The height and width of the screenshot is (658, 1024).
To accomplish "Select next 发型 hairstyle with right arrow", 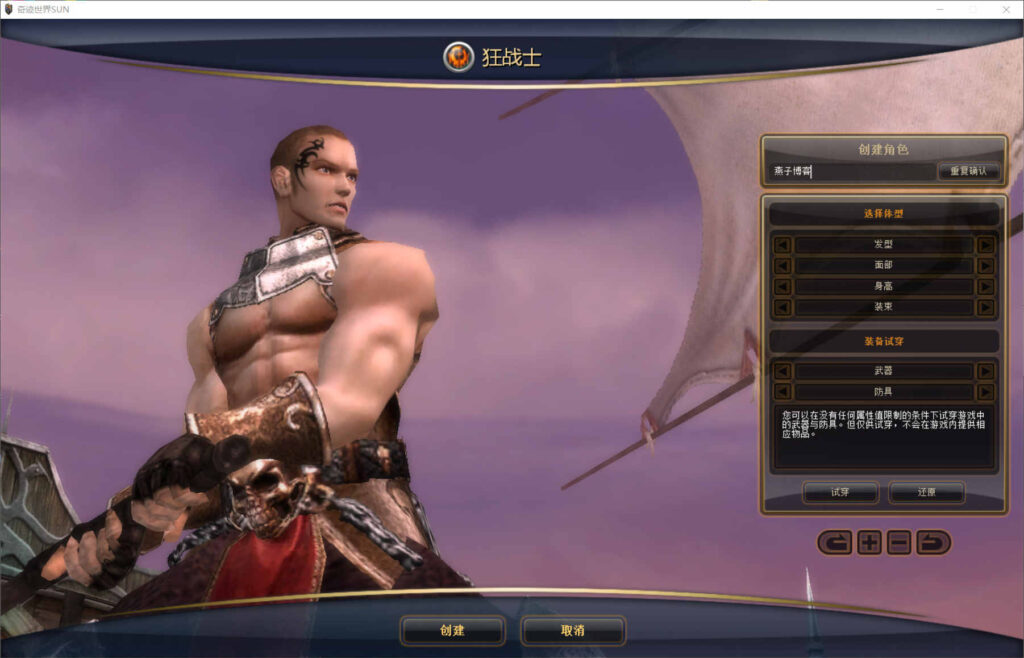I will [985, 245].
